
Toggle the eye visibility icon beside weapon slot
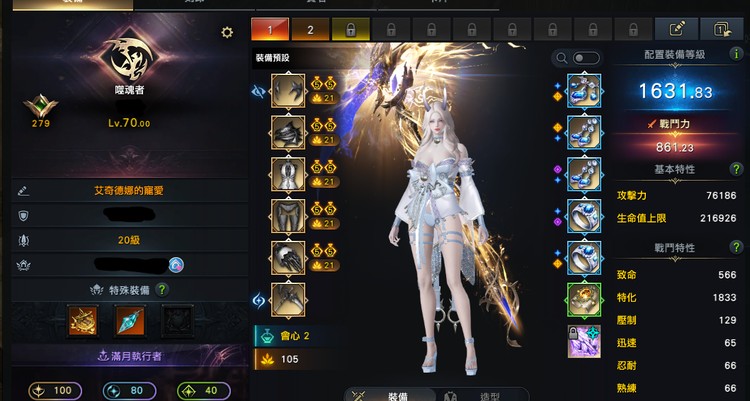point(258,90)
